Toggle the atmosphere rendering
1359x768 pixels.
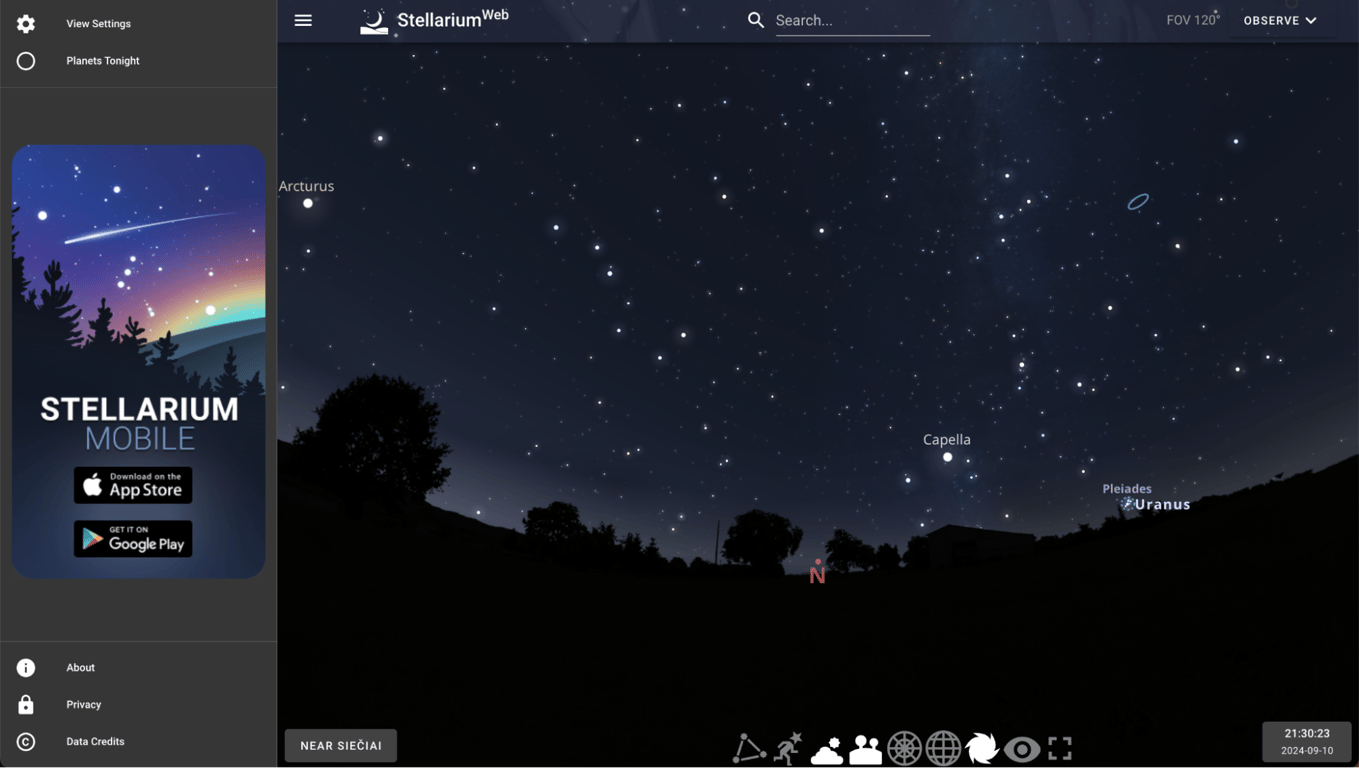pos(826,747)
